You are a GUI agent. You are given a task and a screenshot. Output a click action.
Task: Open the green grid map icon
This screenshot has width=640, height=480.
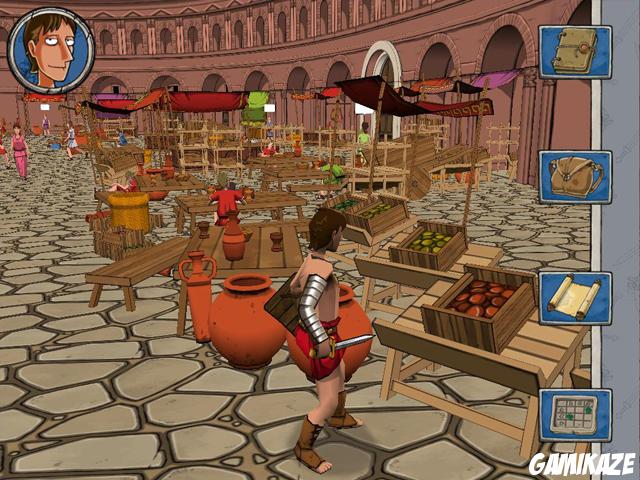coord(575,415)
